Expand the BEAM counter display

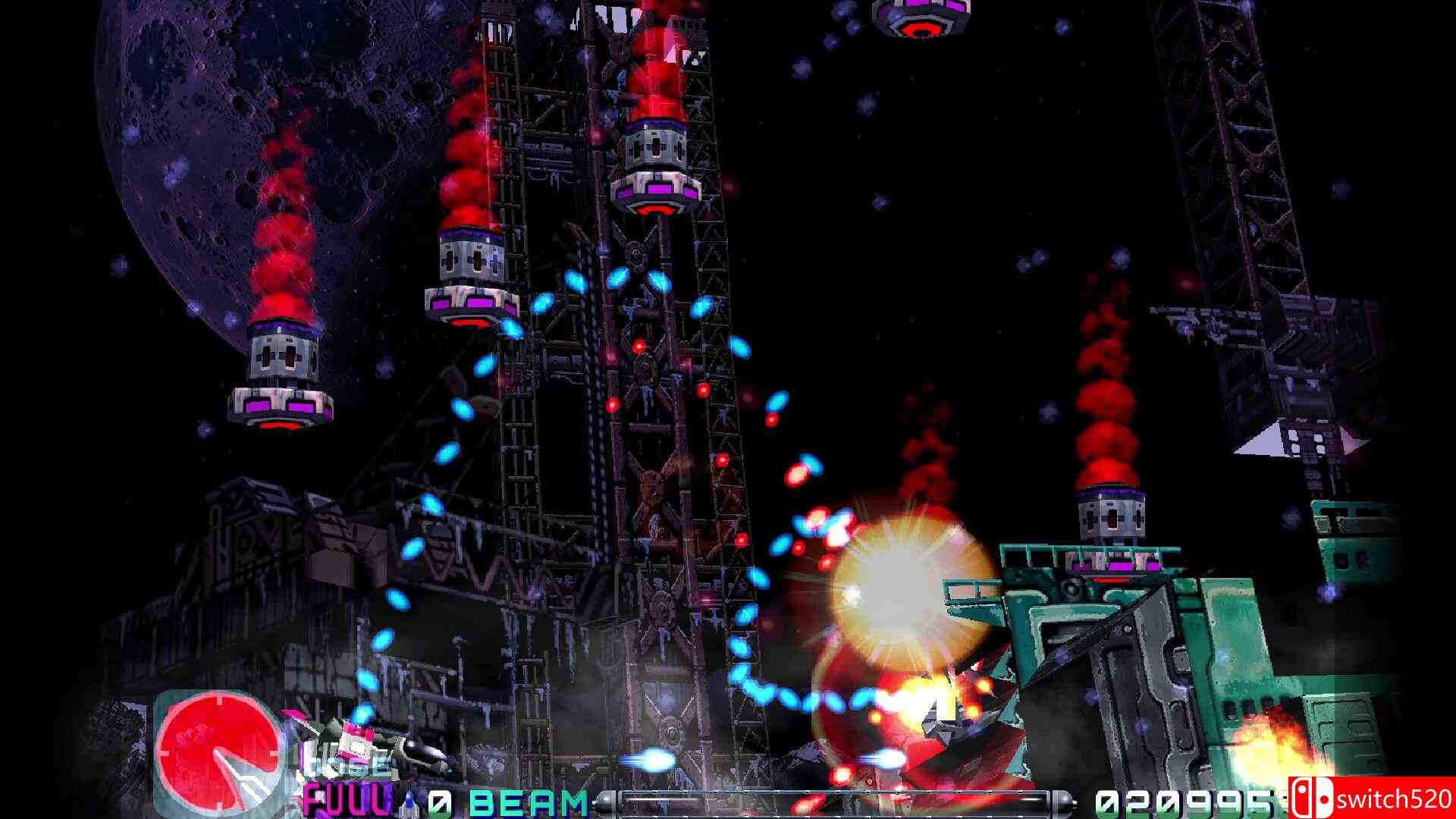438,802
